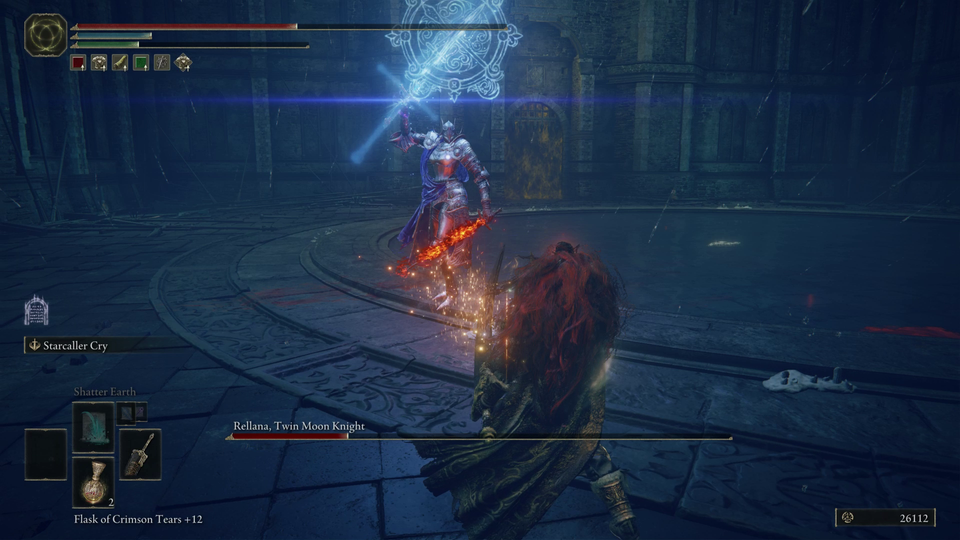960x540 pixels.
Task: Inspect the green square buff icon
Action: [140, 62]
